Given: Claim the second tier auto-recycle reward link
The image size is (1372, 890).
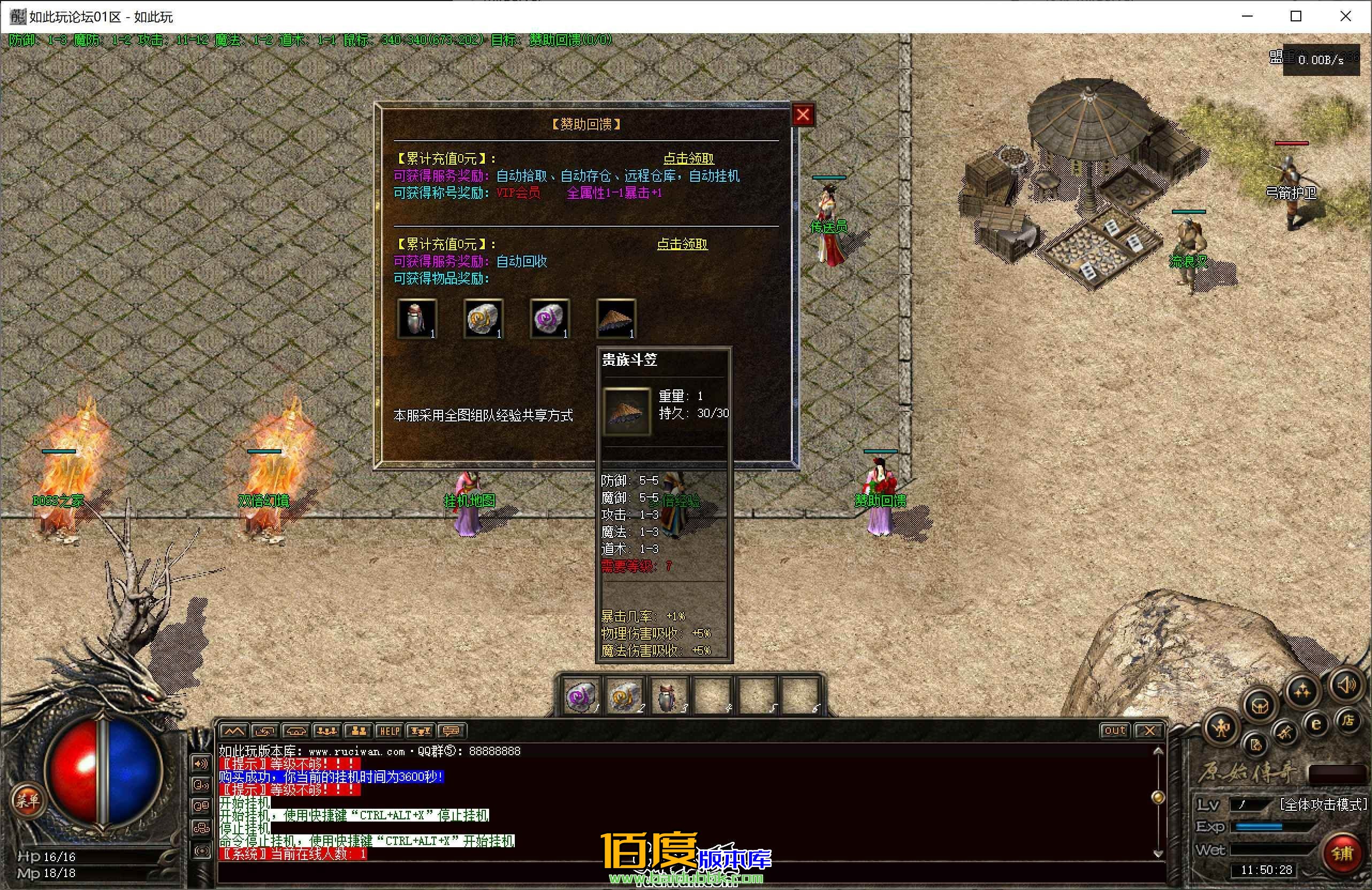Looking at the screenshot, I should [682, 244].
